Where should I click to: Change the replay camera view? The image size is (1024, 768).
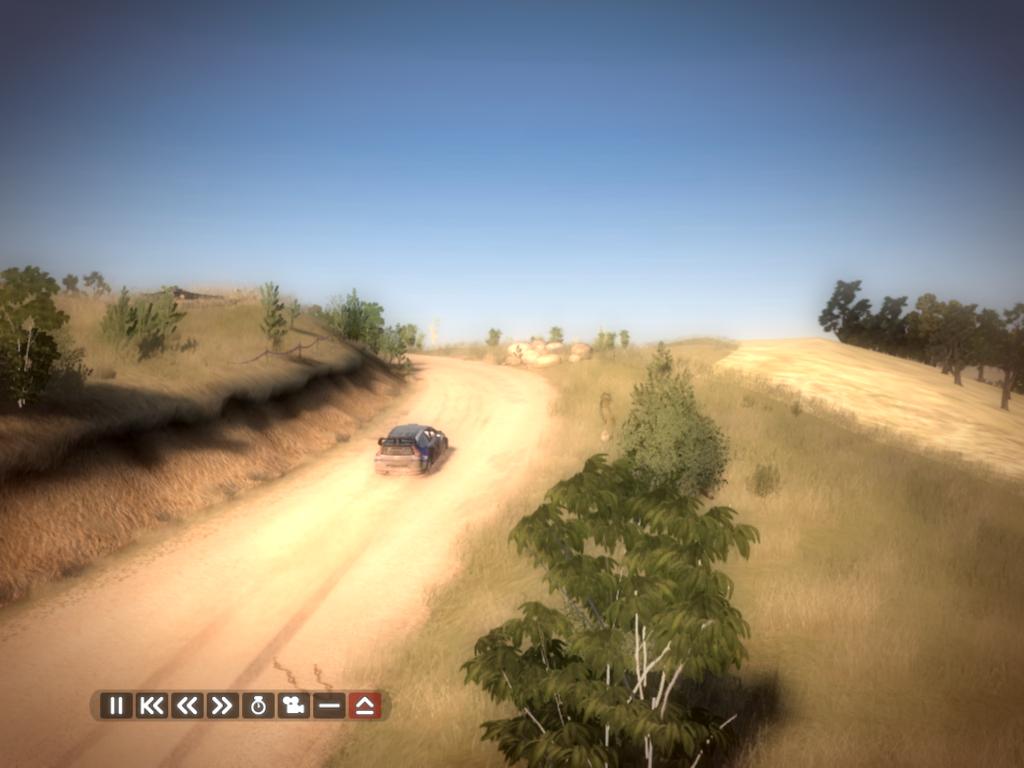293,705
